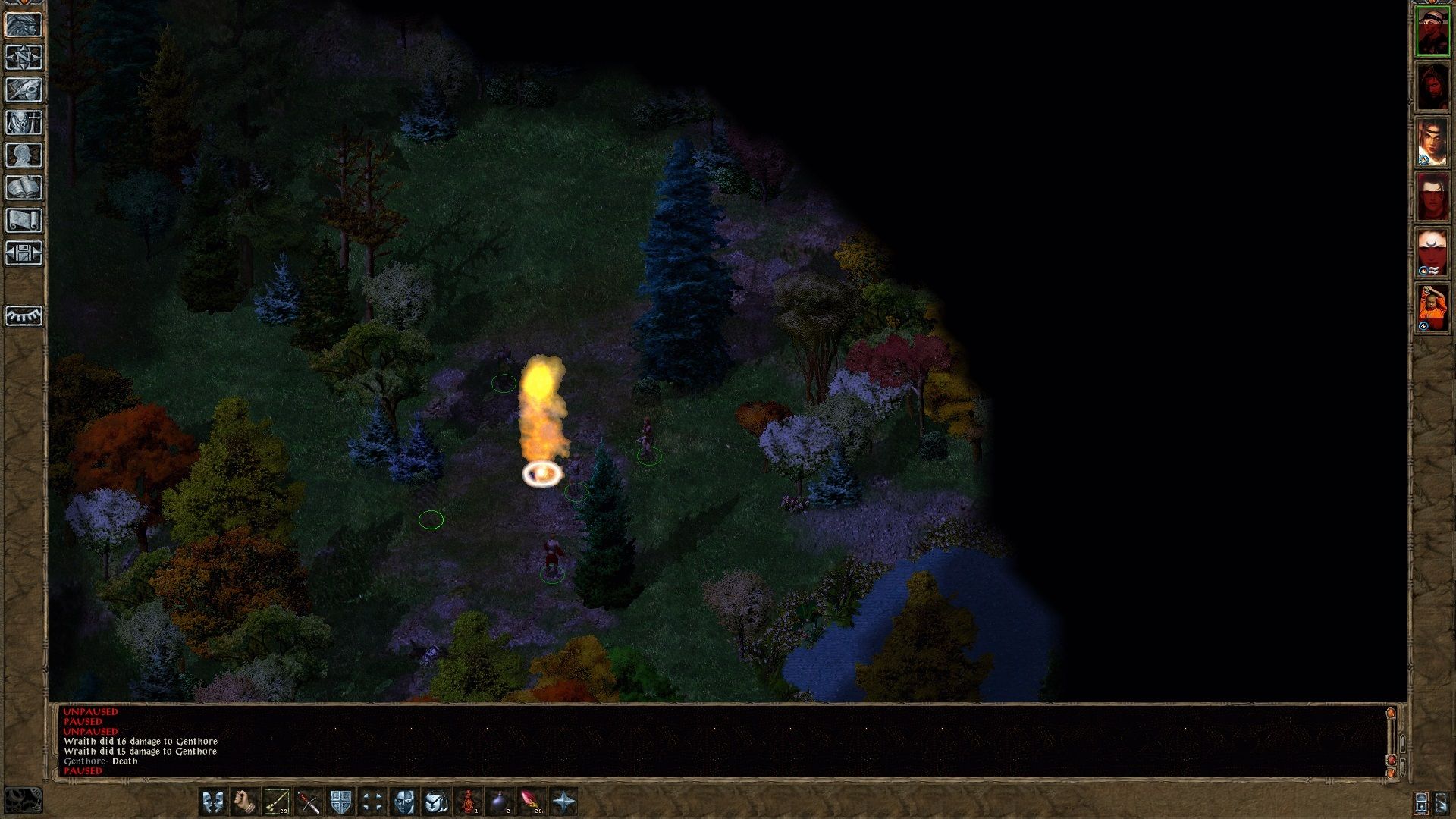
Task: Activate the guard shield button
Action: pyautogui.click(x=340, y=802)
